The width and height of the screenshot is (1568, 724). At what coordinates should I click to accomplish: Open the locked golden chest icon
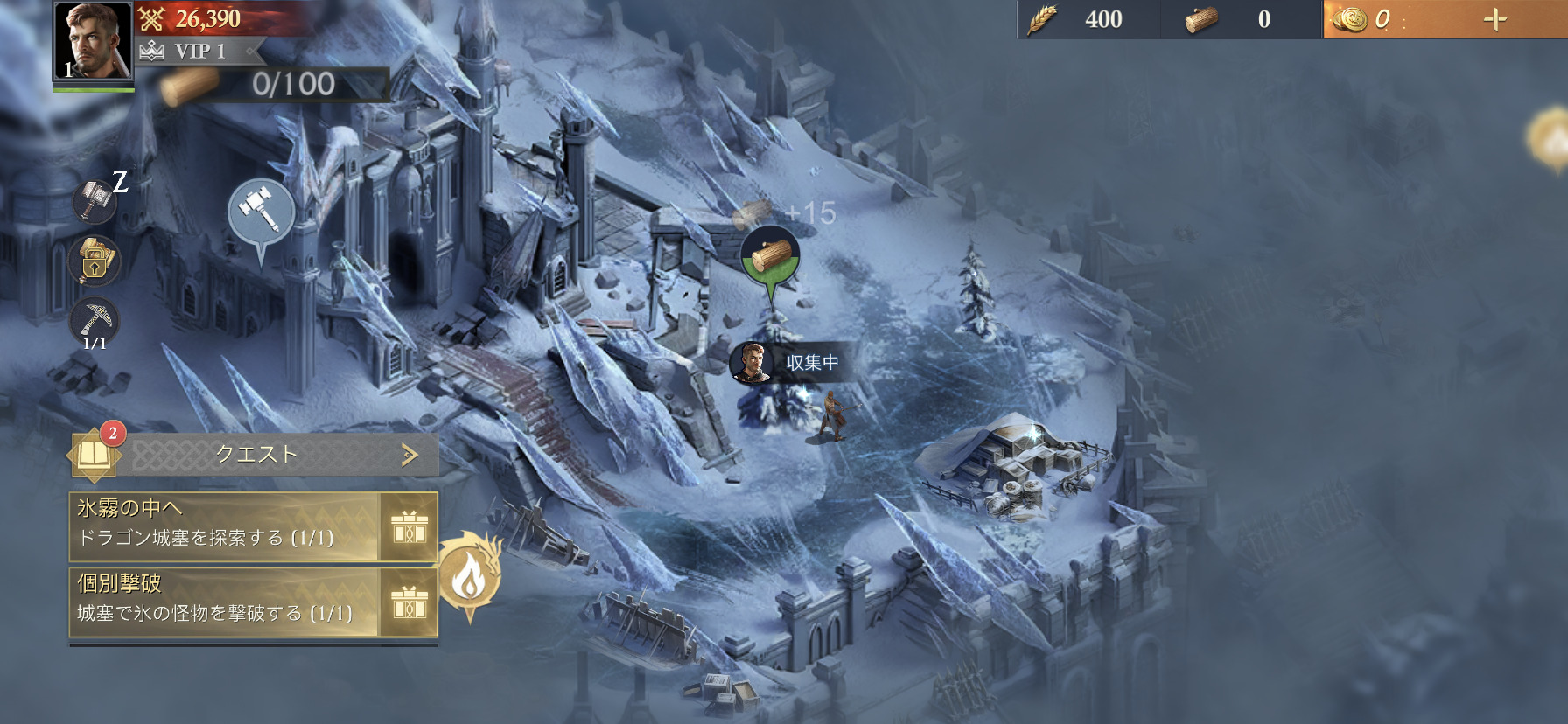tap(94, 261)
